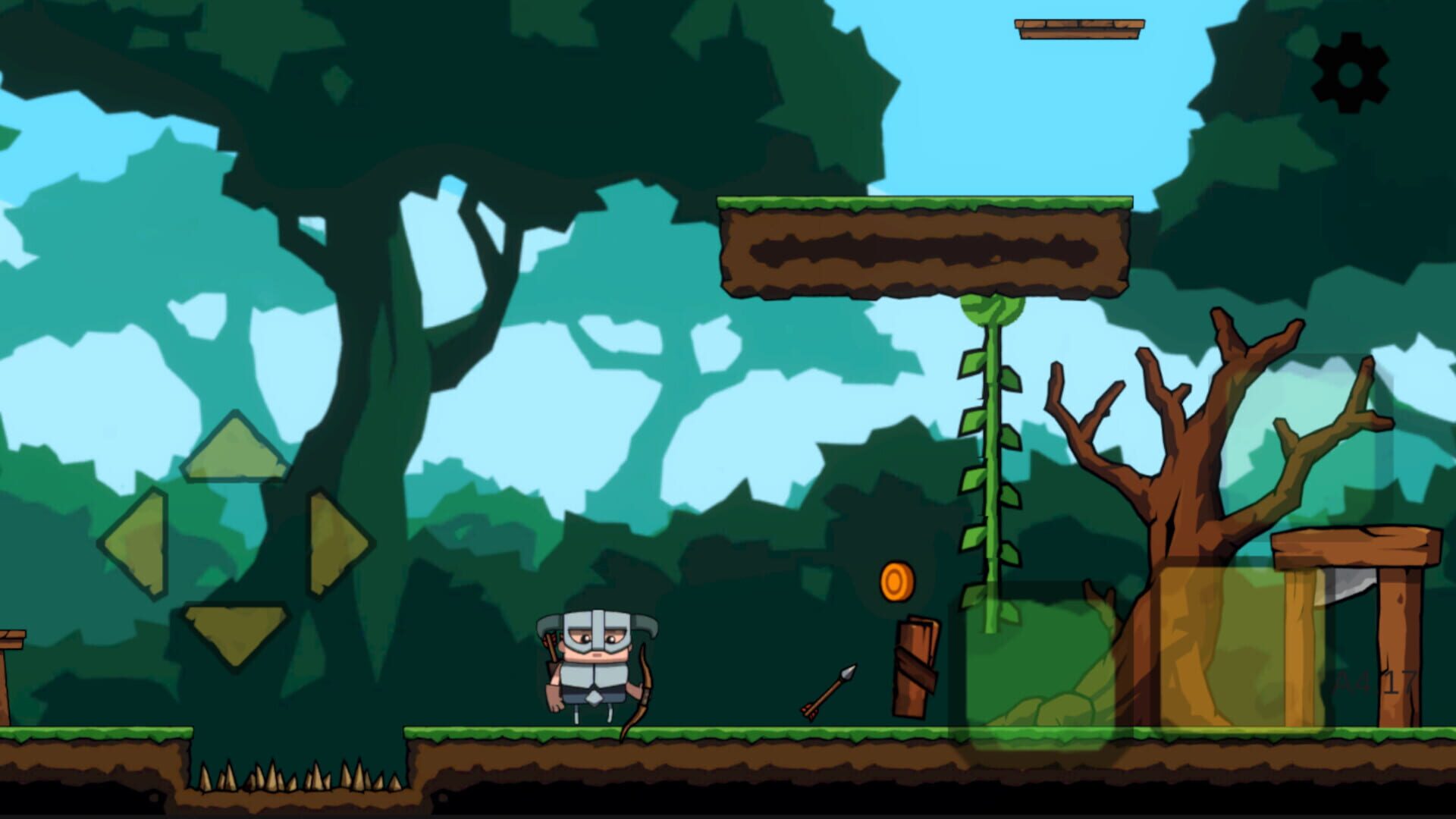
Task: Click the grassy dirt platform overhead
Action: (x=925, y=246)
